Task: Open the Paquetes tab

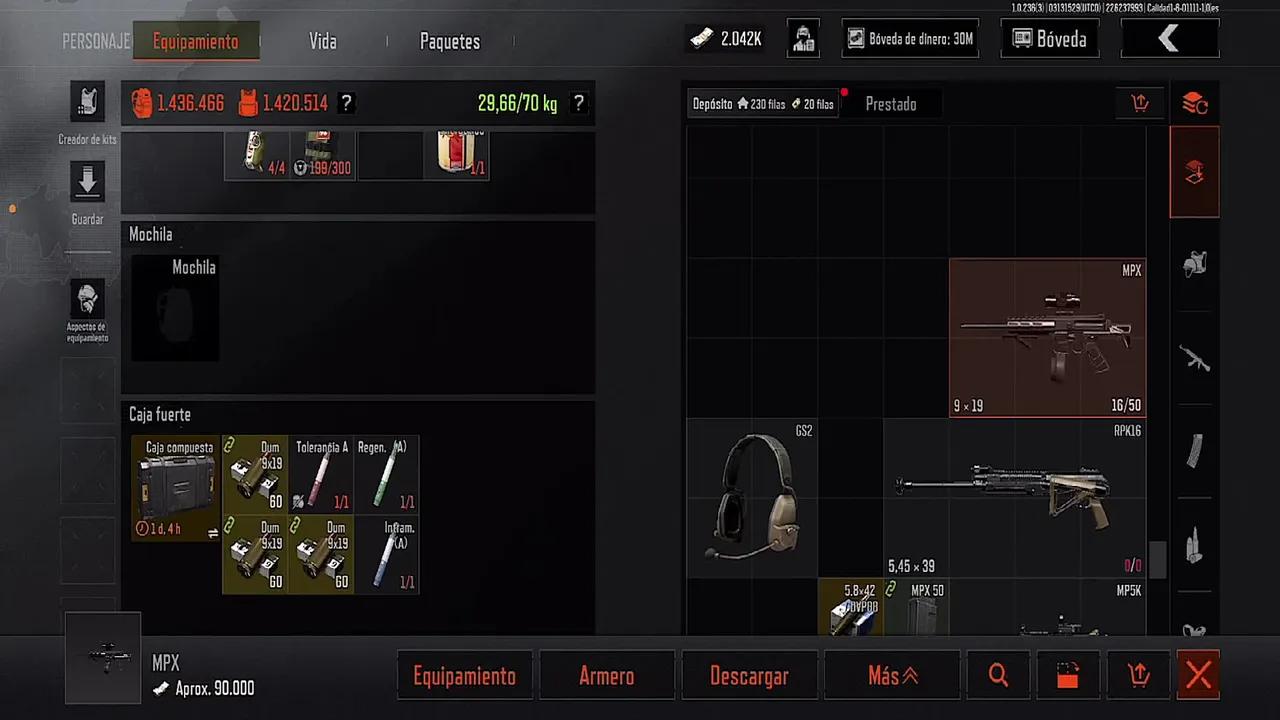Action: click(x=449, y=42)
